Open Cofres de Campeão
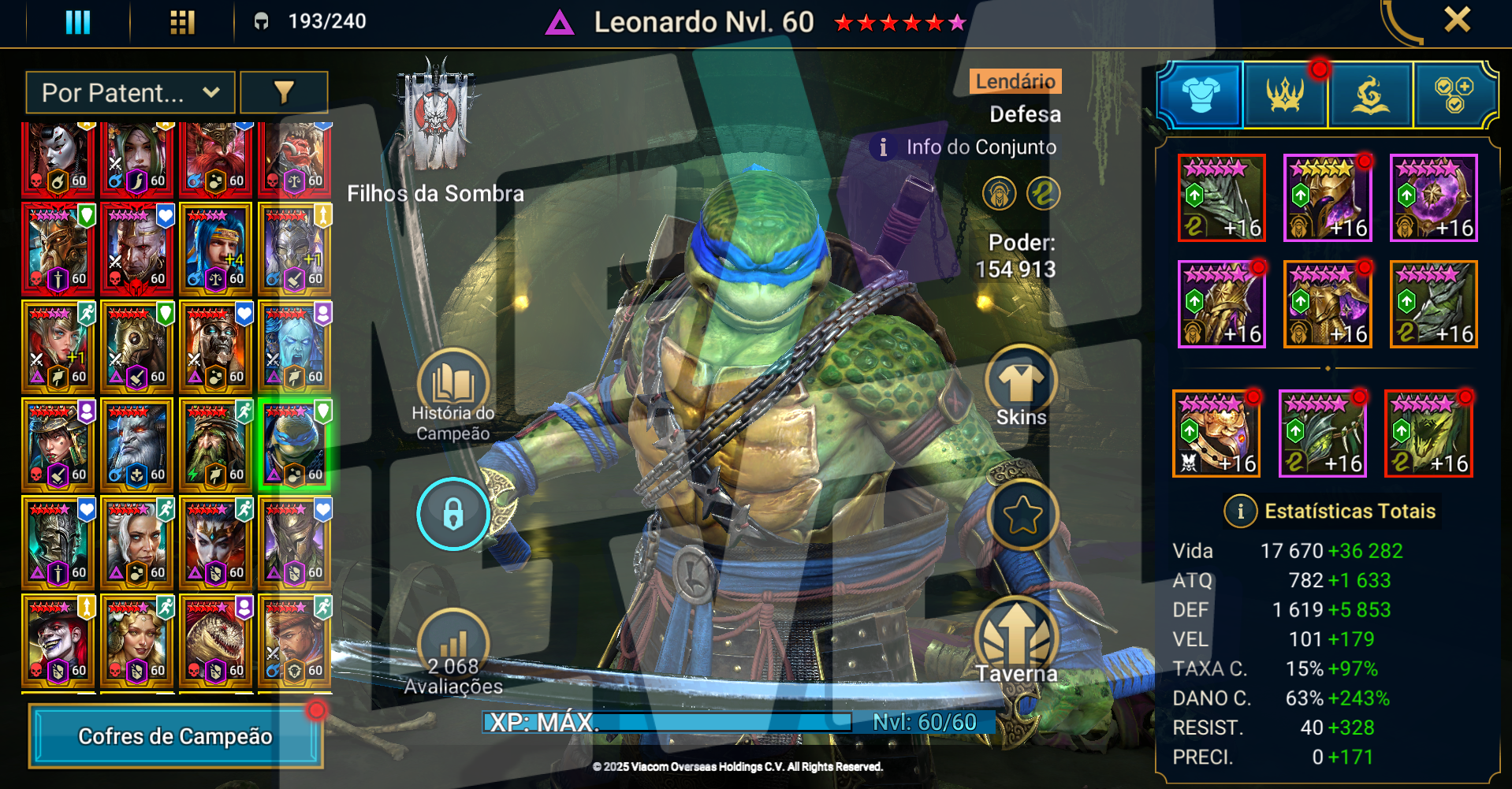Screen dimensions: 1512x789 click(176, 736)
